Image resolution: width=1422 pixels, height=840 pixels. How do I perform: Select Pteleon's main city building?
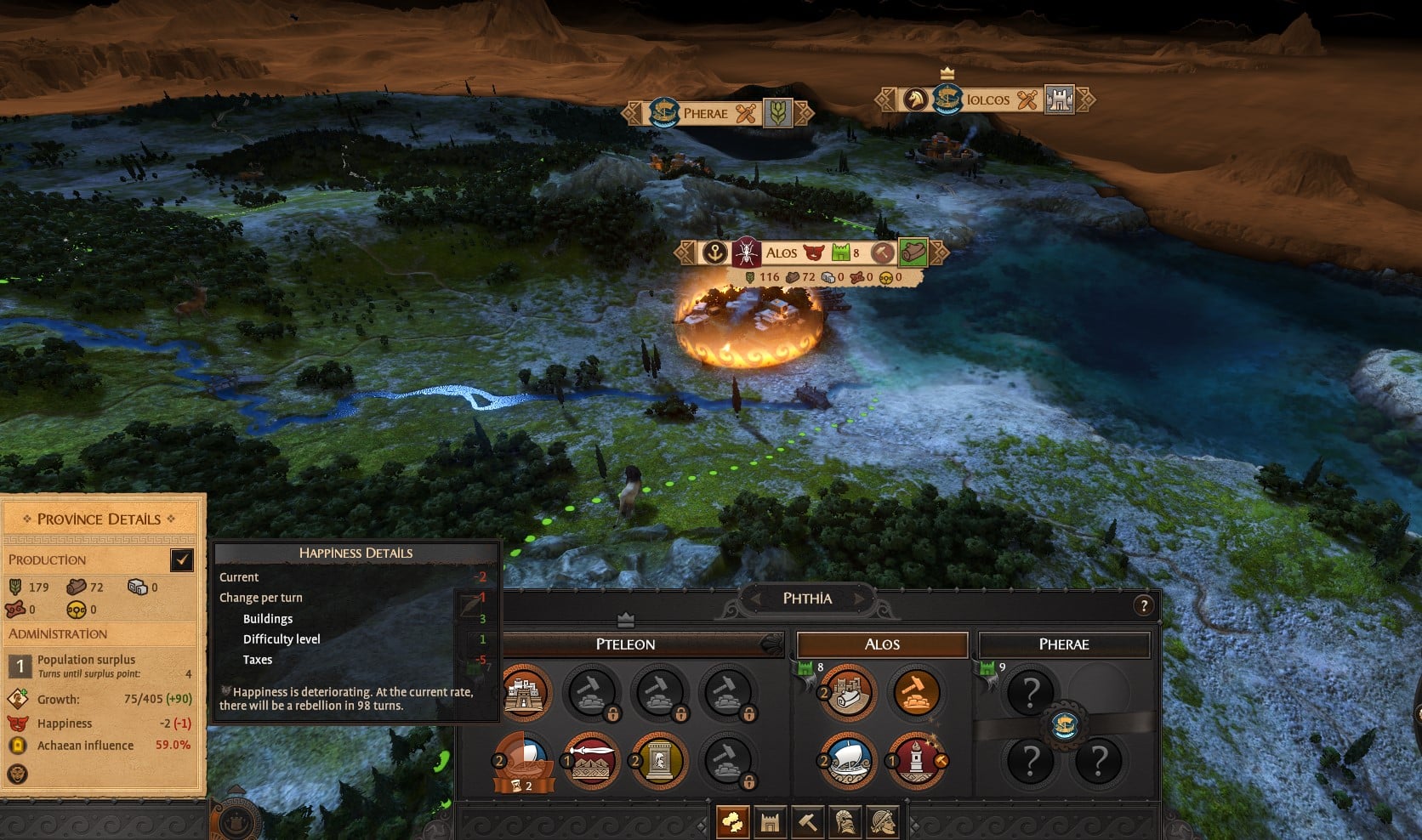[x=525, y=693]
